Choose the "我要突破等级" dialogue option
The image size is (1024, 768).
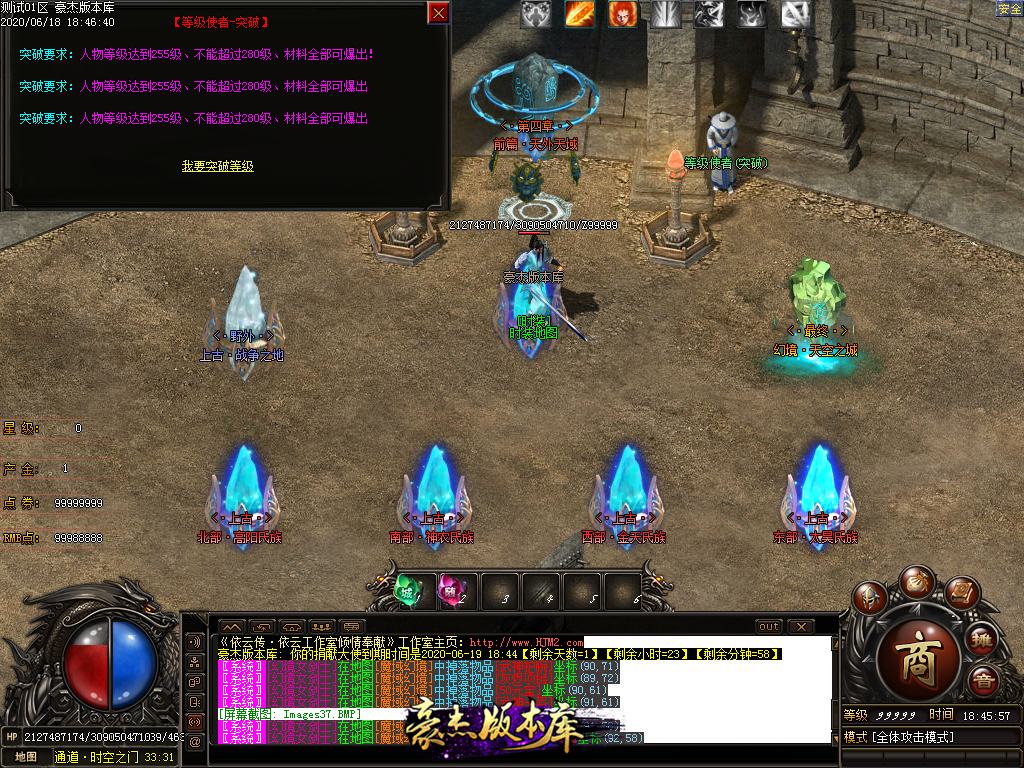pos(217,166)
